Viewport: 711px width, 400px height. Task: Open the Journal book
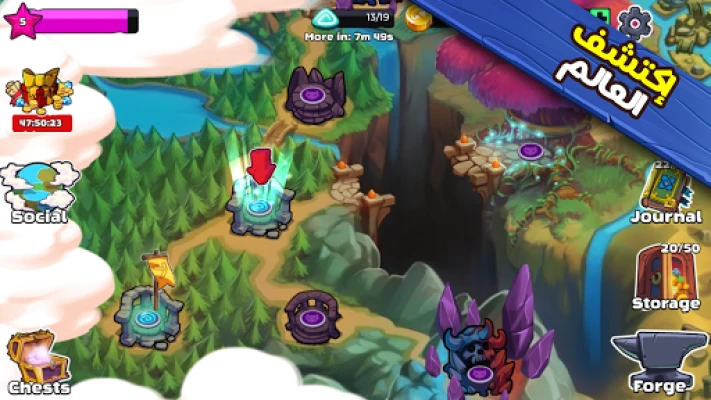tap(665, 192)
